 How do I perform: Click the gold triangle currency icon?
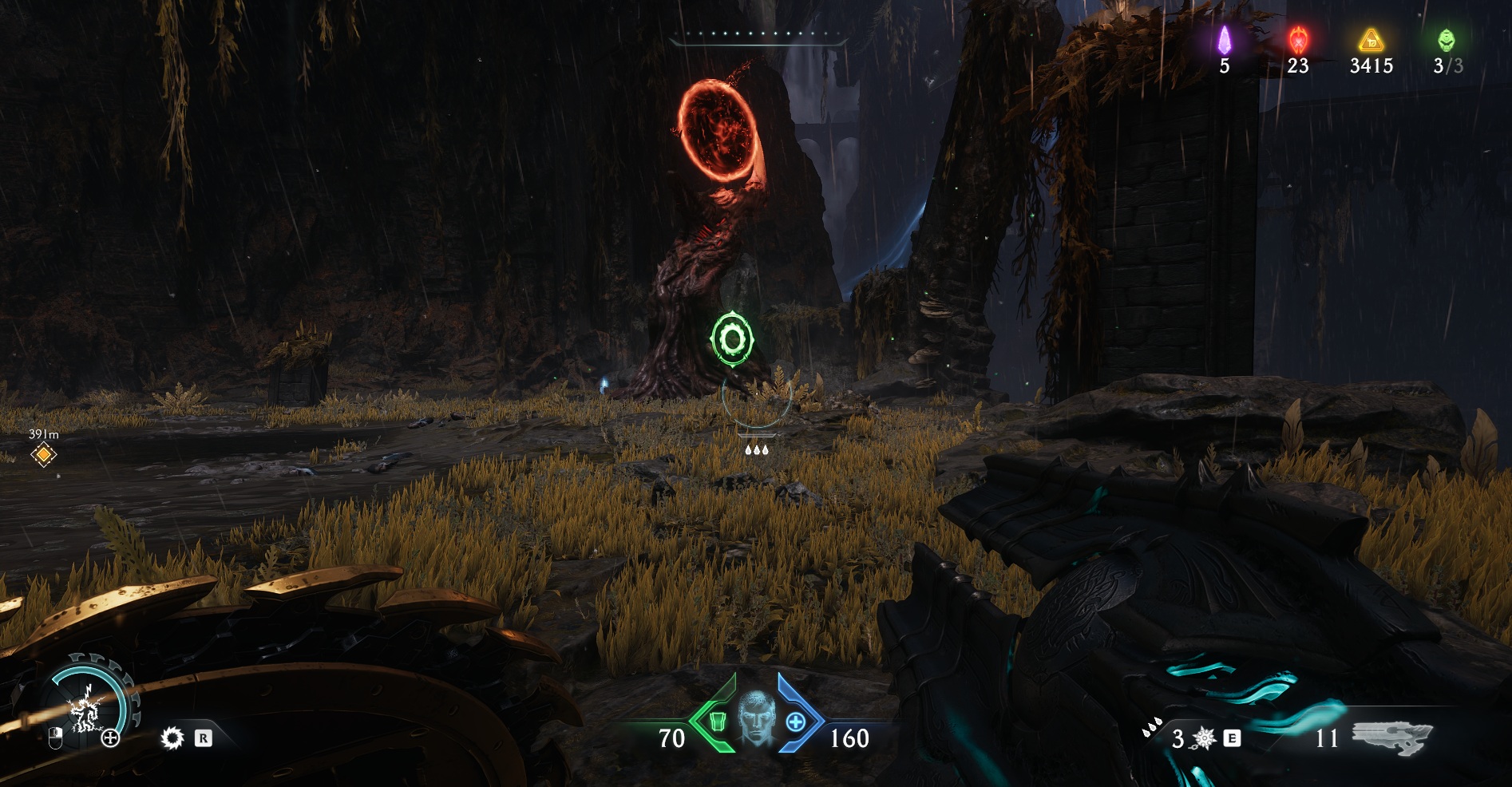pyautogui.click(x=1371, y=40)
